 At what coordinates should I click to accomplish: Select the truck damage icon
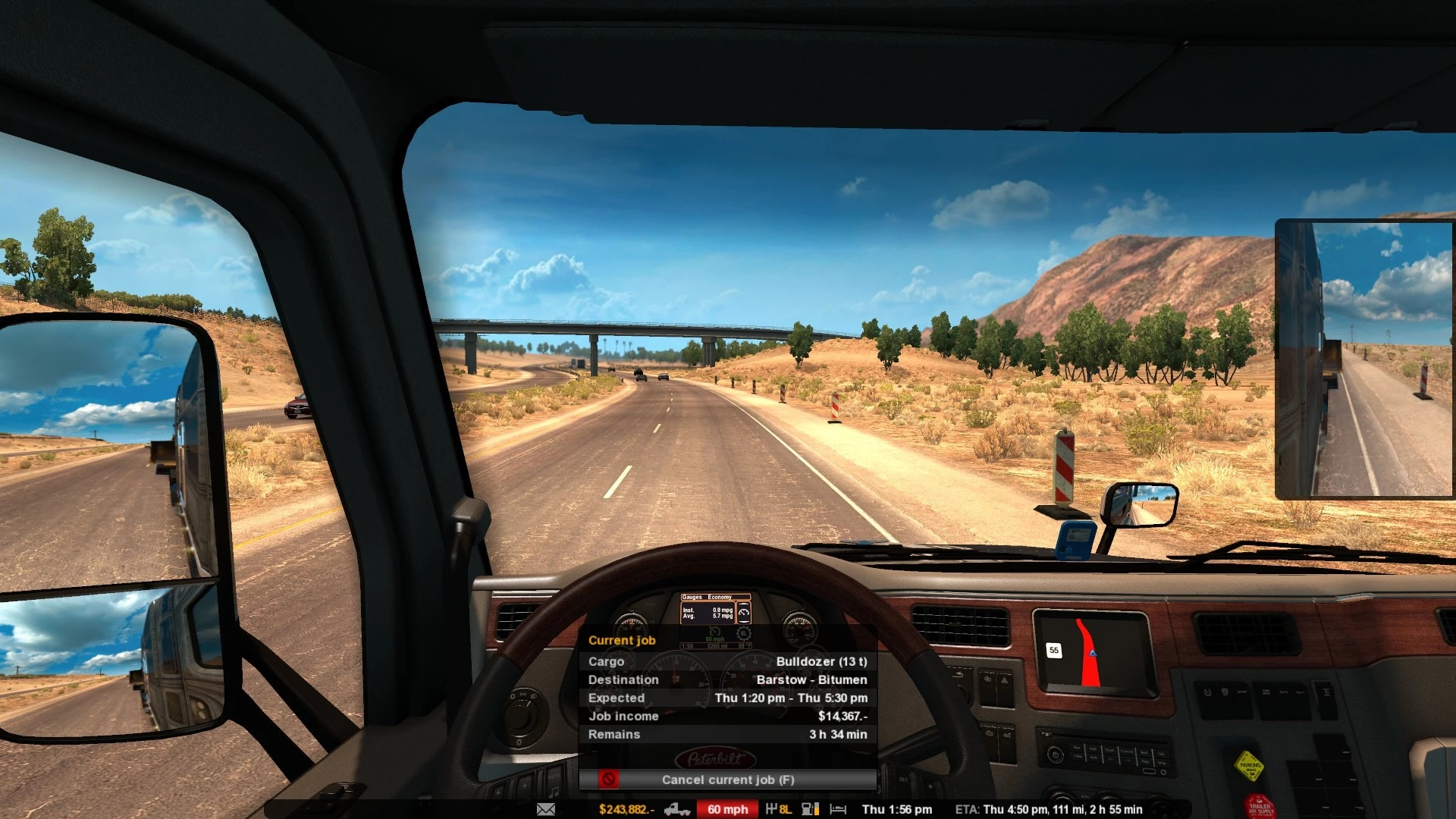click(x=676, y=809)
